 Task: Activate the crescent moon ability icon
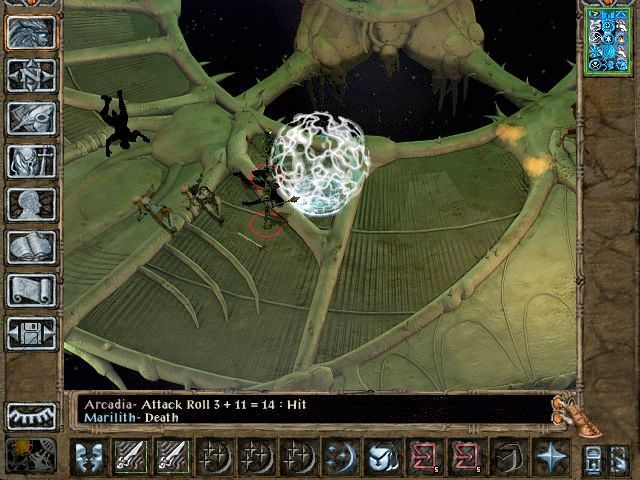coord(339,457)
